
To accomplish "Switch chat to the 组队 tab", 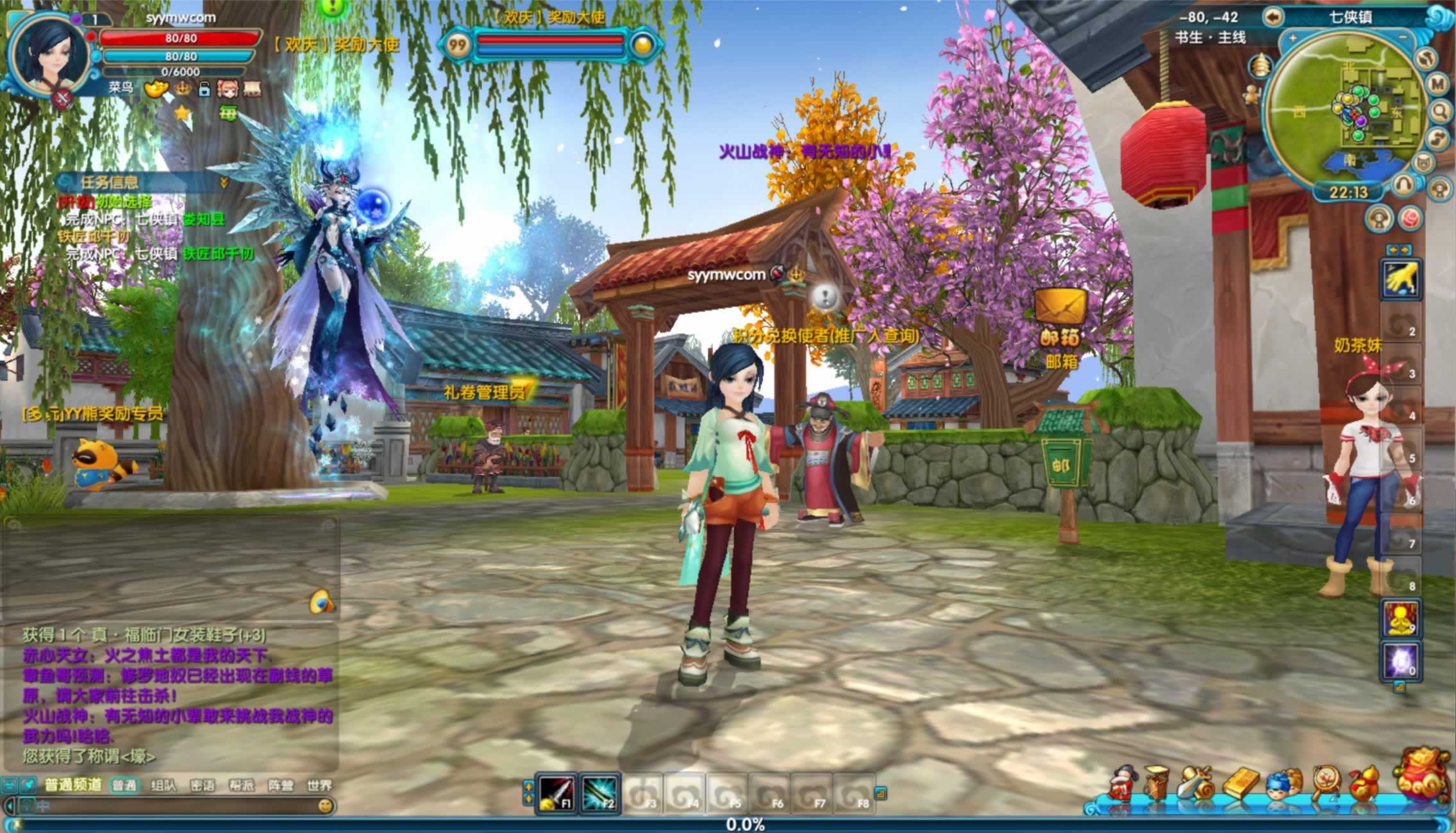I will 163,786.
